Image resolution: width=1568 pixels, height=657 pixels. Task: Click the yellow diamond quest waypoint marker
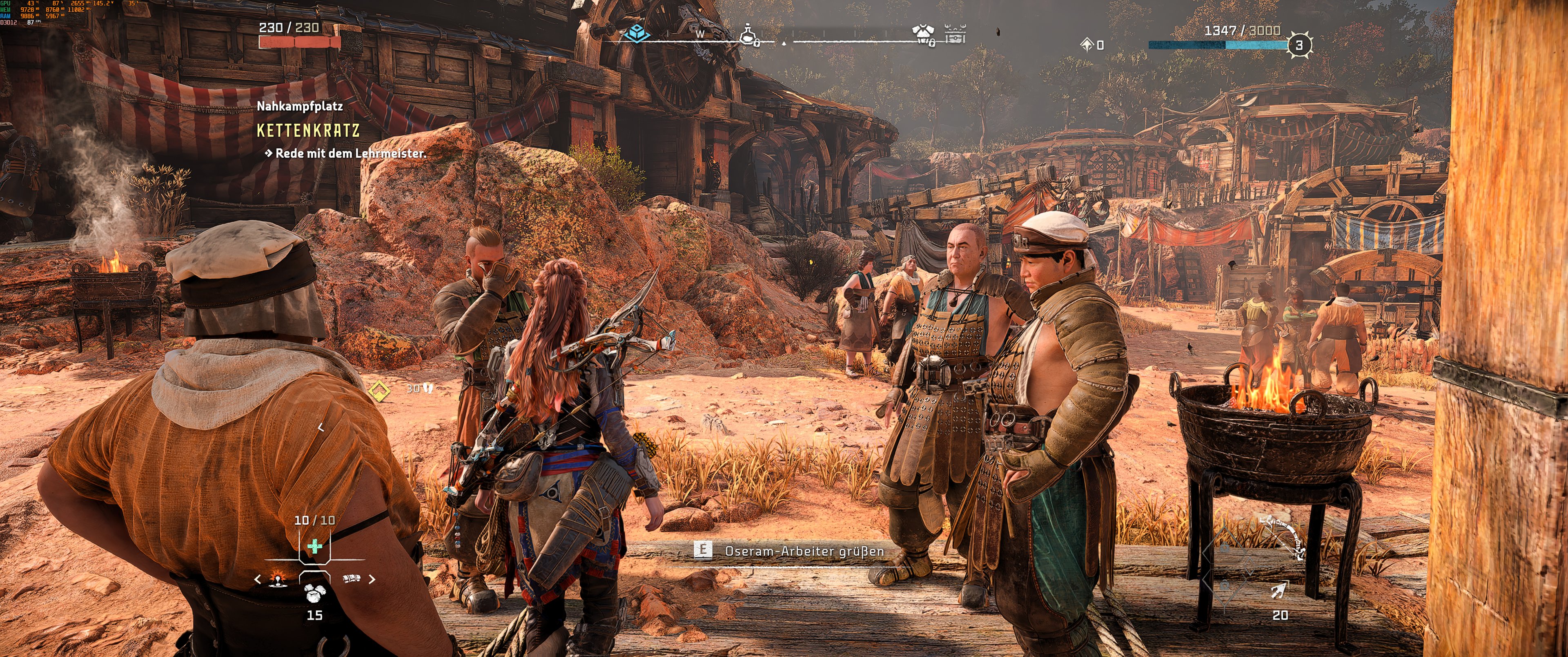(379, 390)
